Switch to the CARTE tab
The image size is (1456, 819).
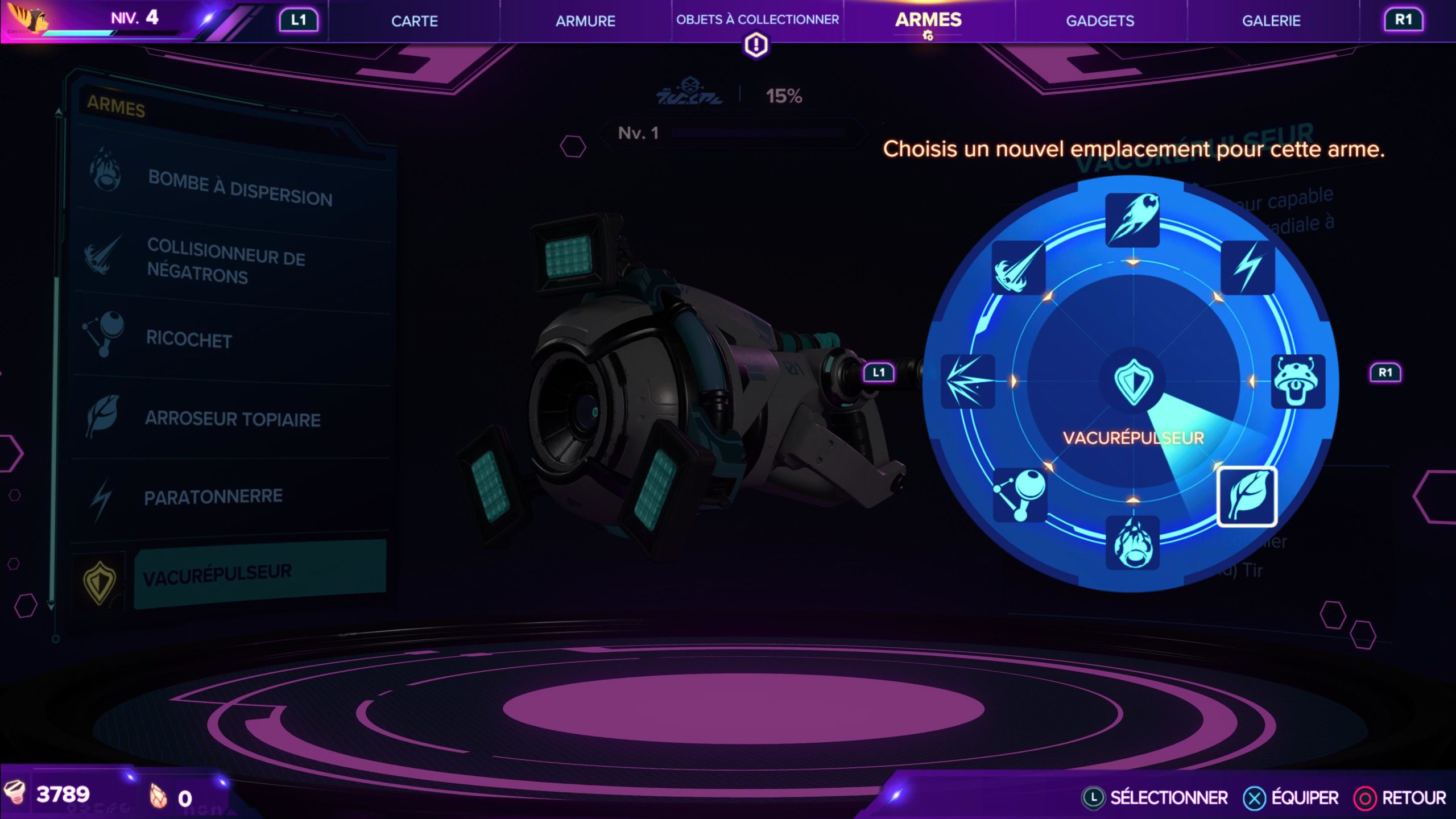(x=414, y=21)
